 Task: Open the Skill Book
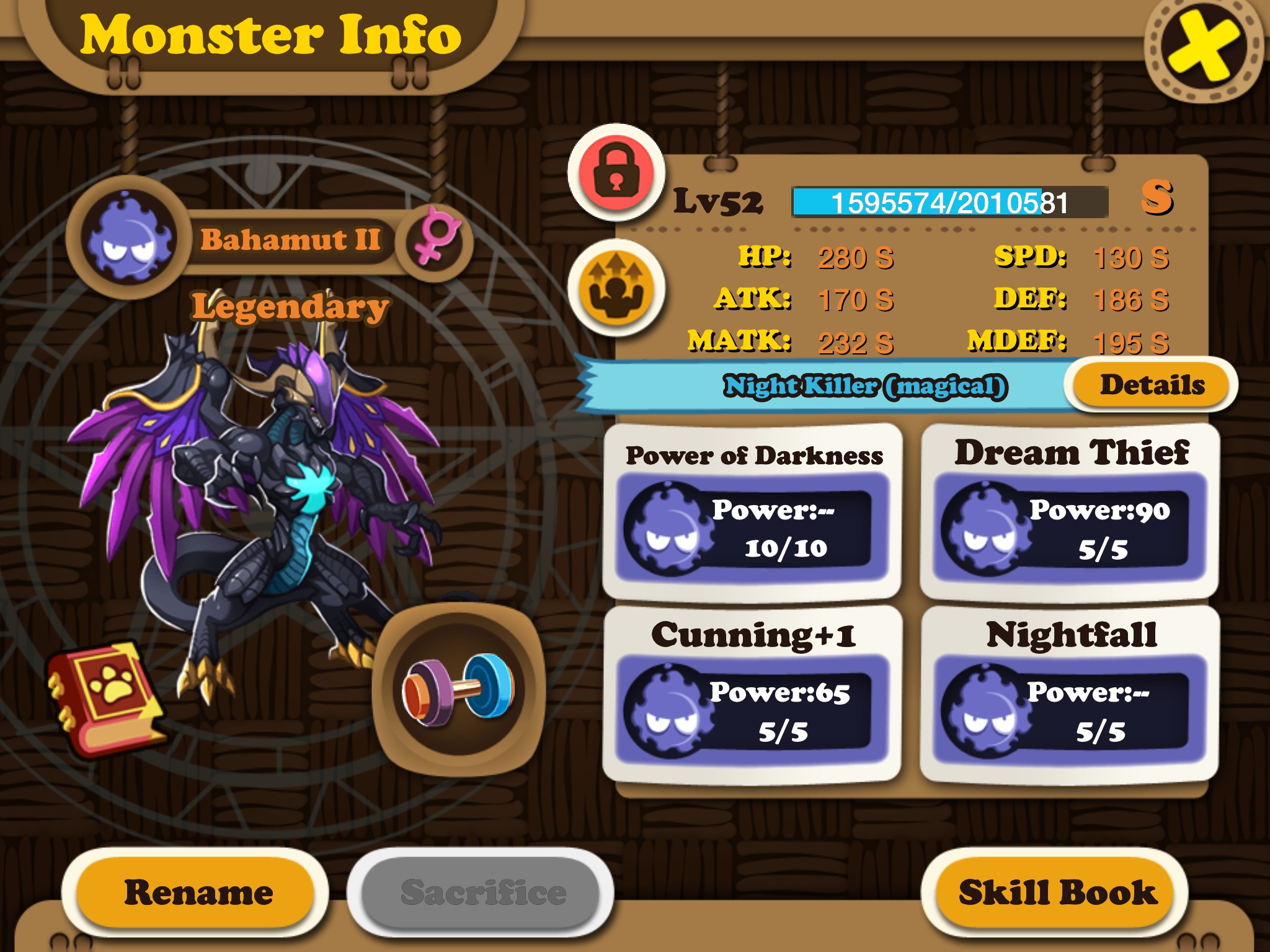1057,892
